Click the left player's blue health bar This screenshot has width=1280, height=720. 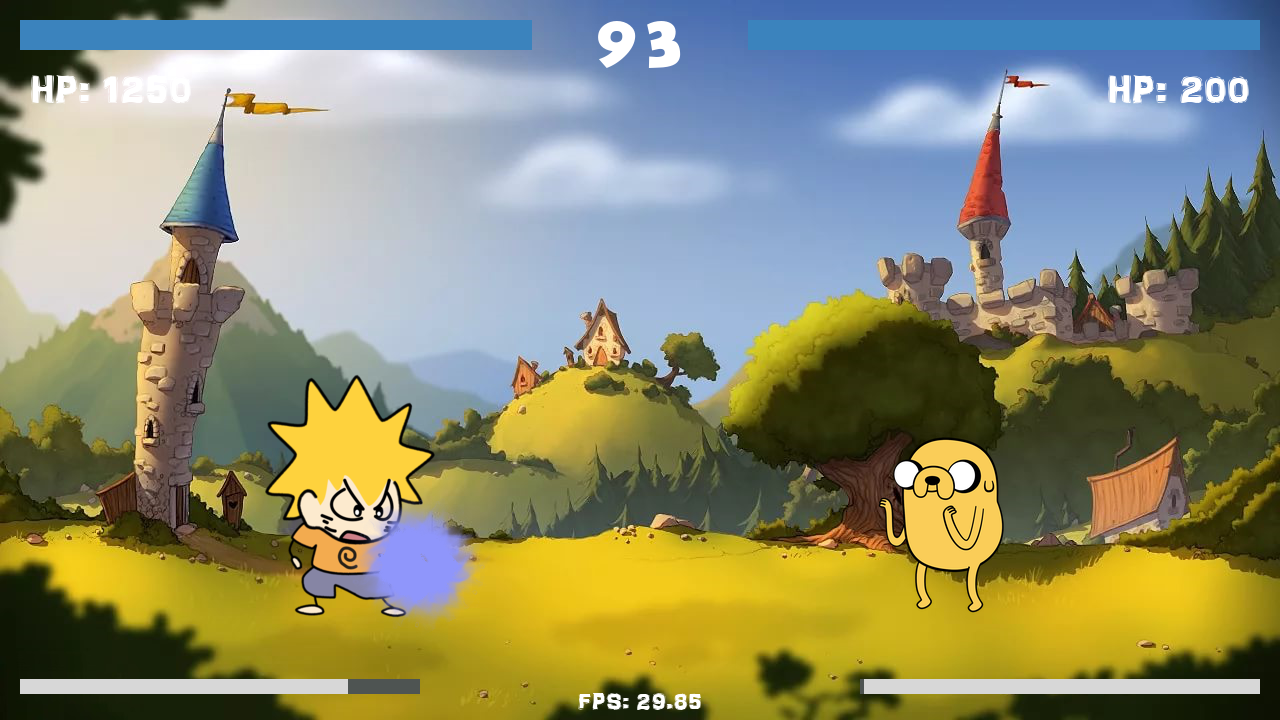275,37
